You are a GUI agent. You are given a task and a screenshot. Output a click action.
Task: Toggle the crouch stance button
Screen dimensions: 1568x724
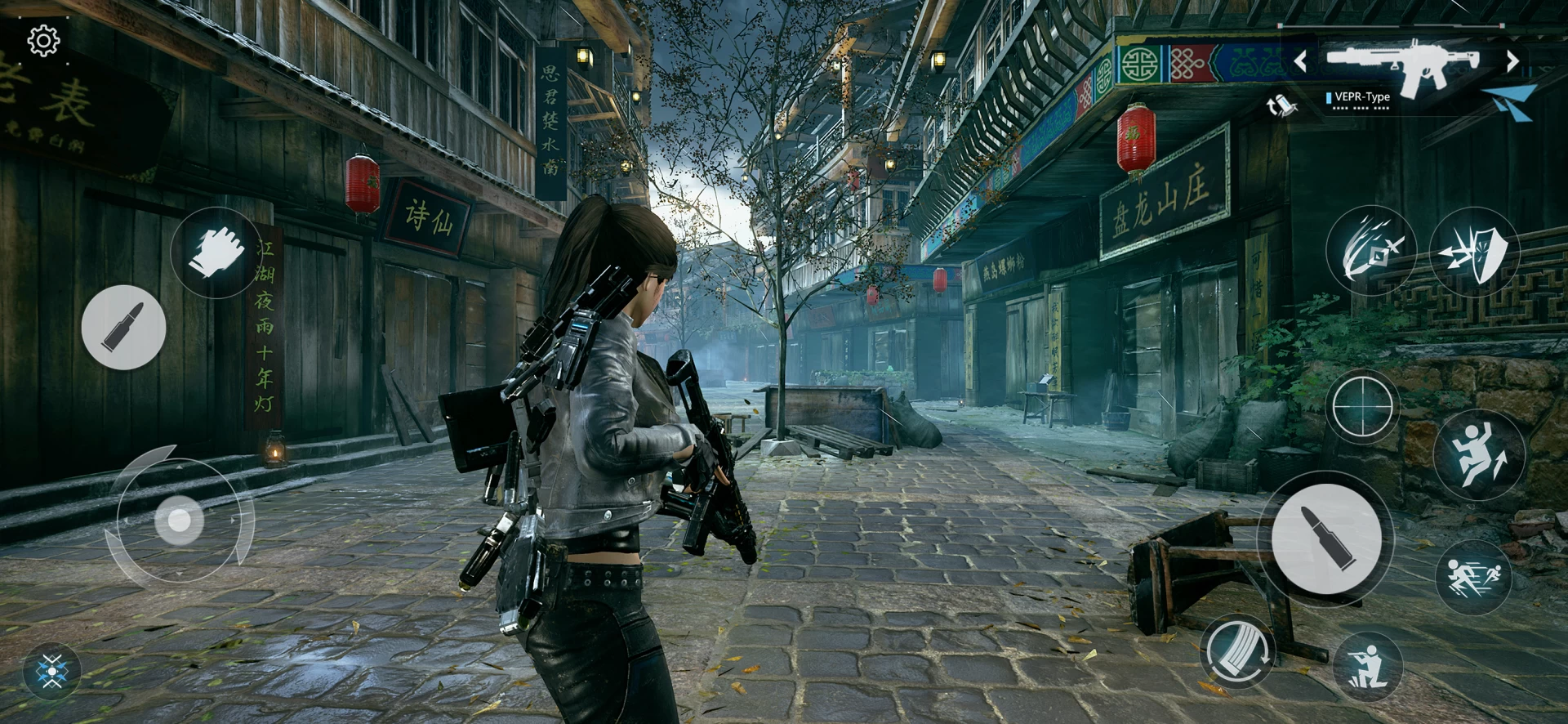point(1367,666)
